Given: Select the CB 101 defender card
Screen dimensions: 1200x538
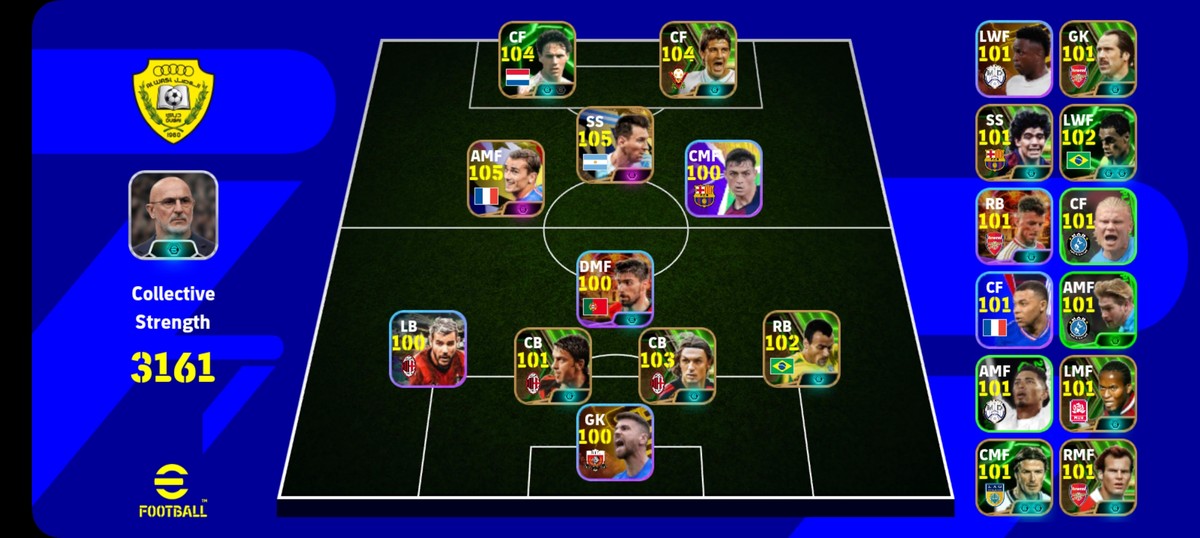Looking at the screenshot, I should [552, 365].
